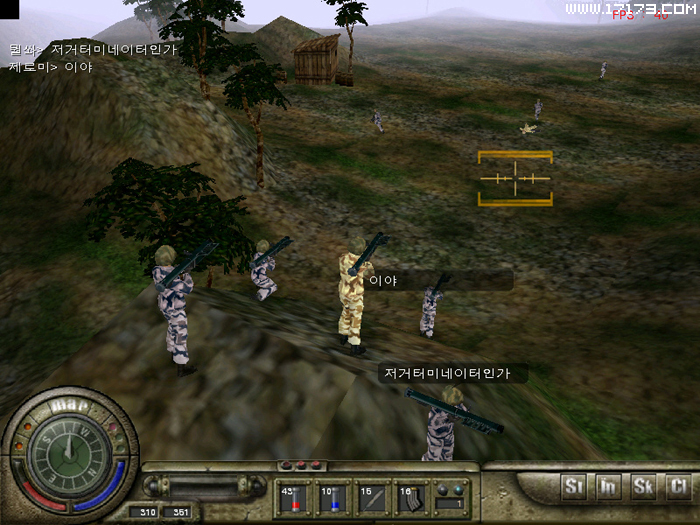Select the ammo magazine slot
The width and height of the screenshot is (700, 525).
coord(412,498)
